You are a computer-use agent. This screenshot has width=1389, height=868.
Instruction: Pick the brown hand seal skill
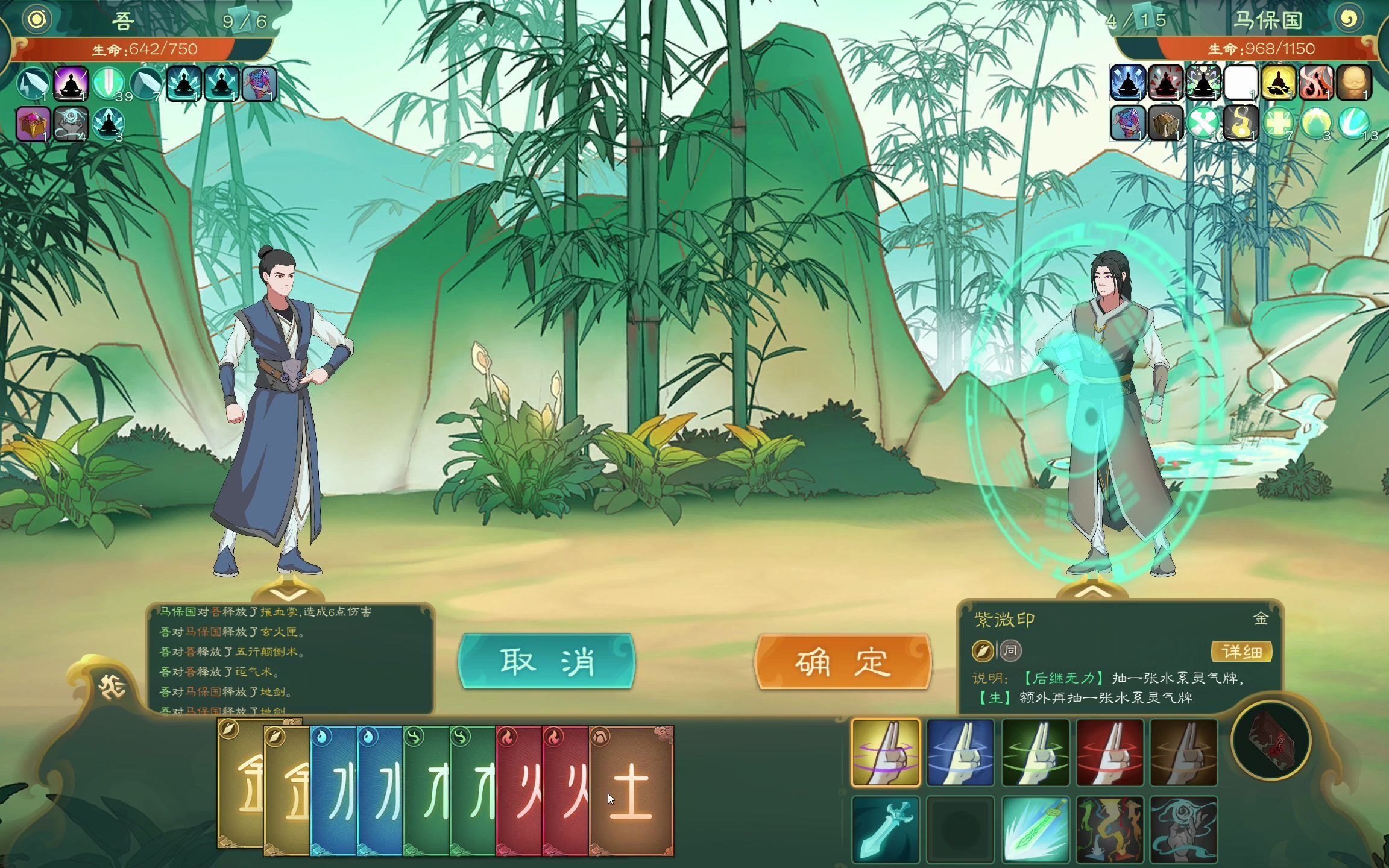point(1183,753)
